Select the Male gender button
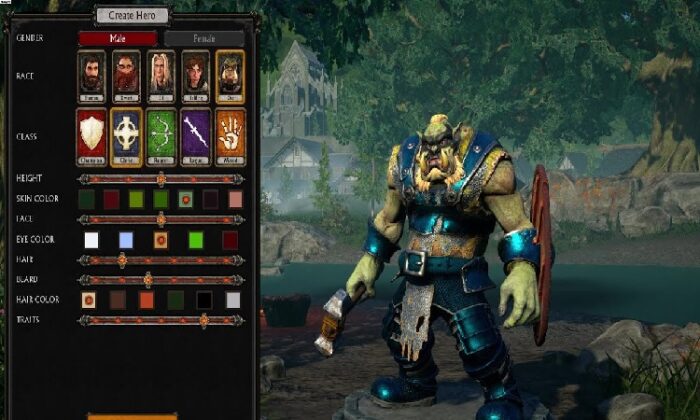 pos(118,39)
